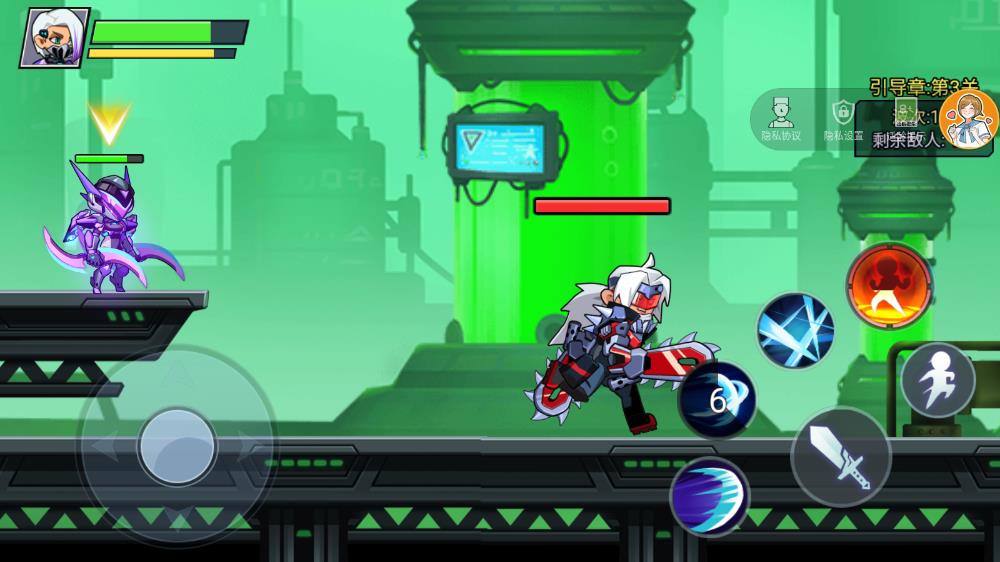The image size is (1000, 562).
Task: Use the blue lightning slash skill
Action: click(795, 330)
